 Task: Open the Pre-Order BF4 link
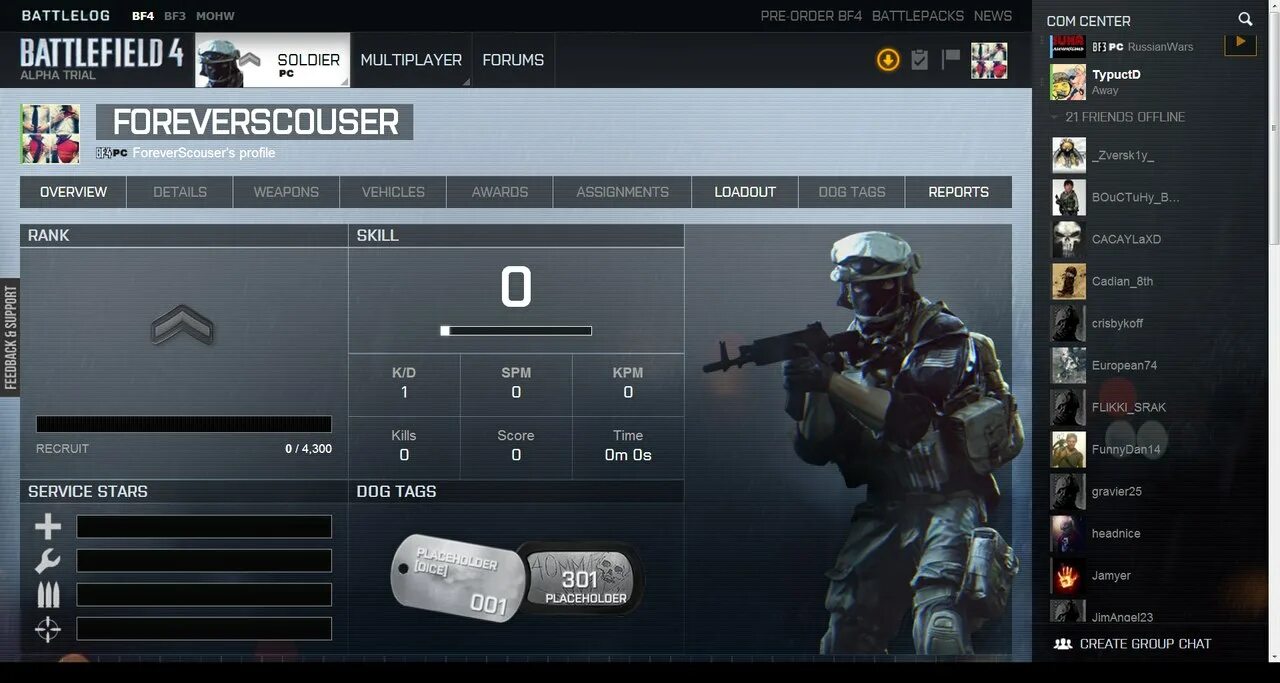click(811, 16)
